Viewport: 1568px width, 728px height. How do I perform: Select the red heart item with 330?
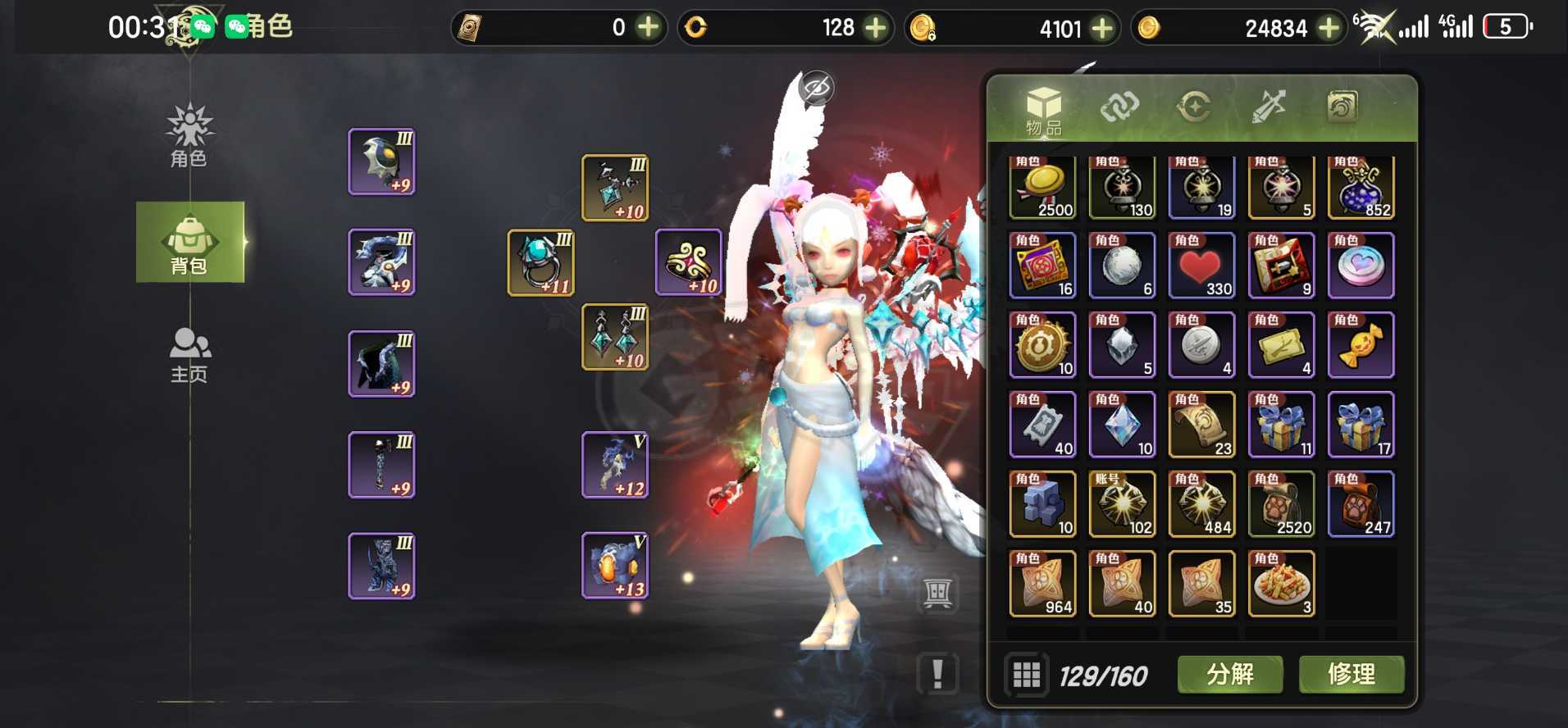click(x=1201, y=266)
